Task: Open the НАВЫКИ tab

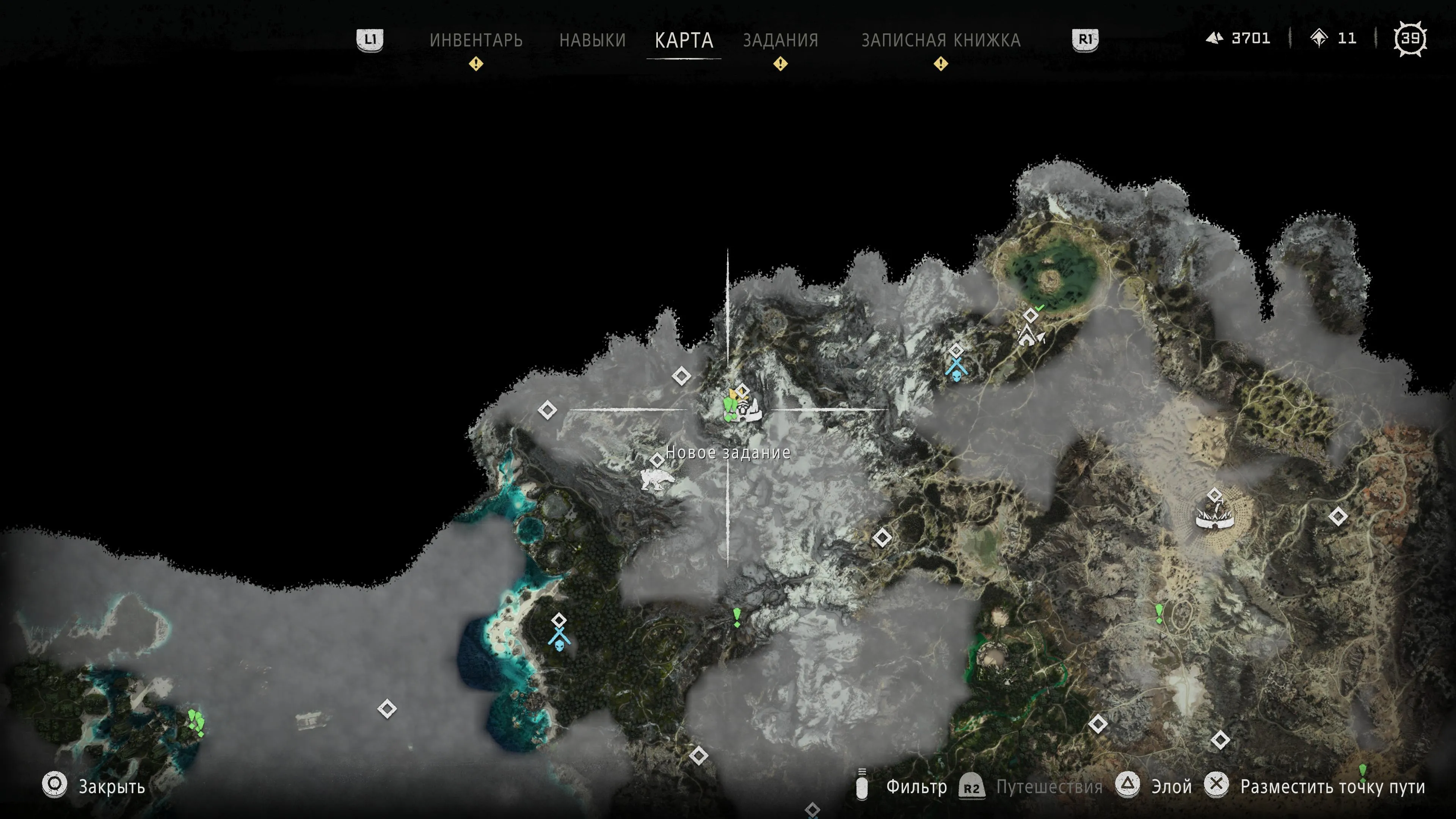Action: click(x=592, y=40)
